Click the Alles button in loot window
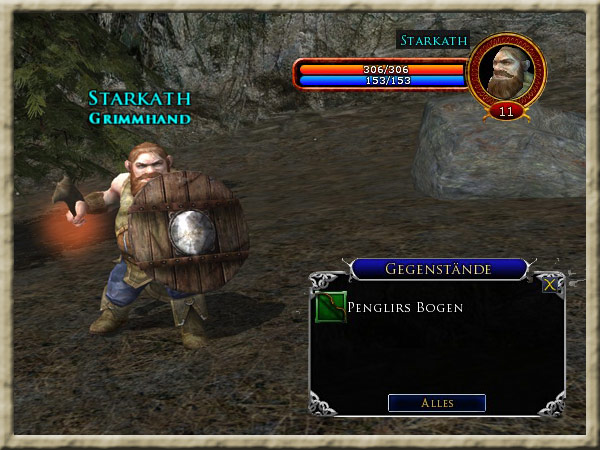 436,403
